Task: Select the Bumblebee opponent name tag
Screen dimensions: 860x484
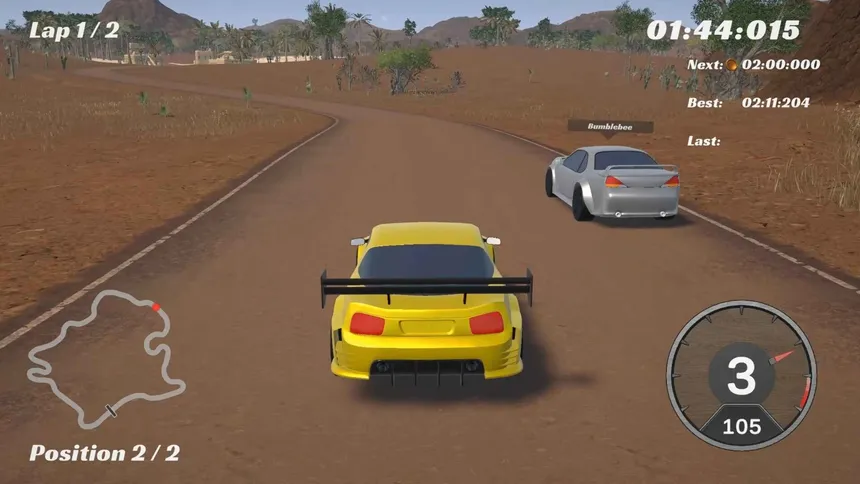Action: (x=610, y=126)
